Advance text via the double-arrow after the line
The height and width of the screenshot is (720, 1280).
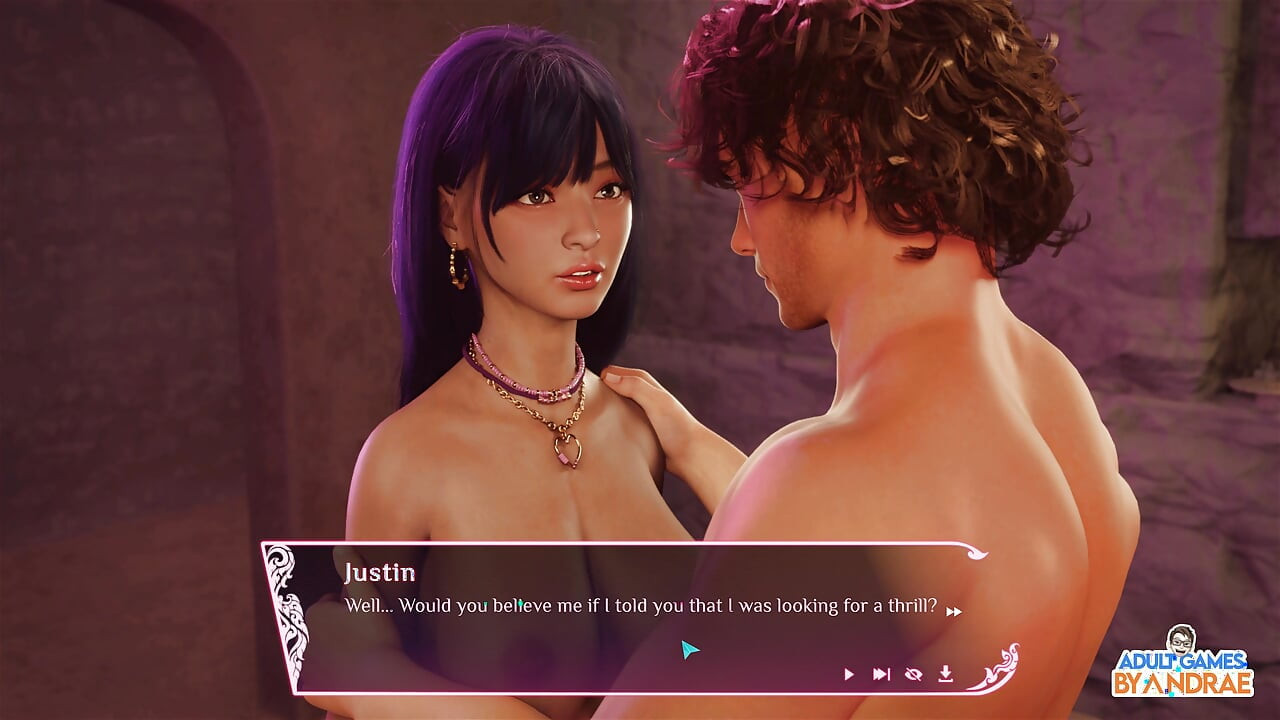tap(954, 611)
